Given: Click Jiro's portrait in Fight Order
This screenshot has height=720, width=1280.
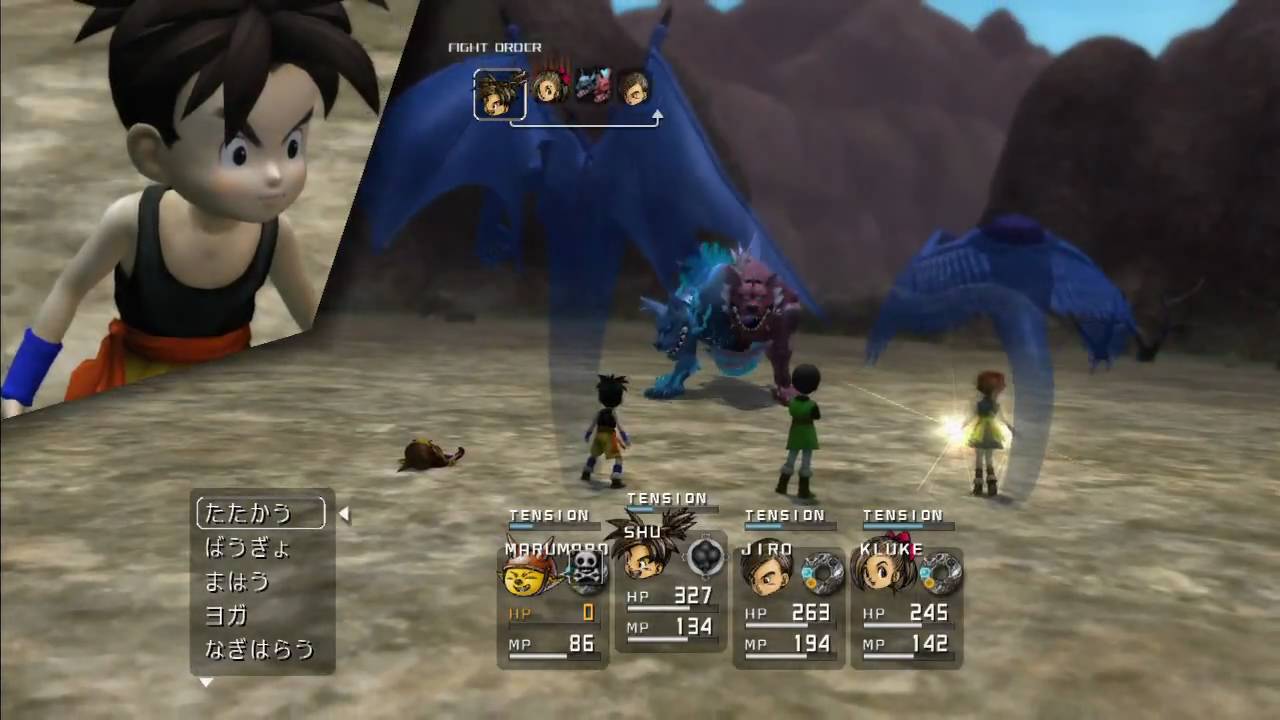Looking at the screenshot, I should pyautogui.click(x=632, y=86).
